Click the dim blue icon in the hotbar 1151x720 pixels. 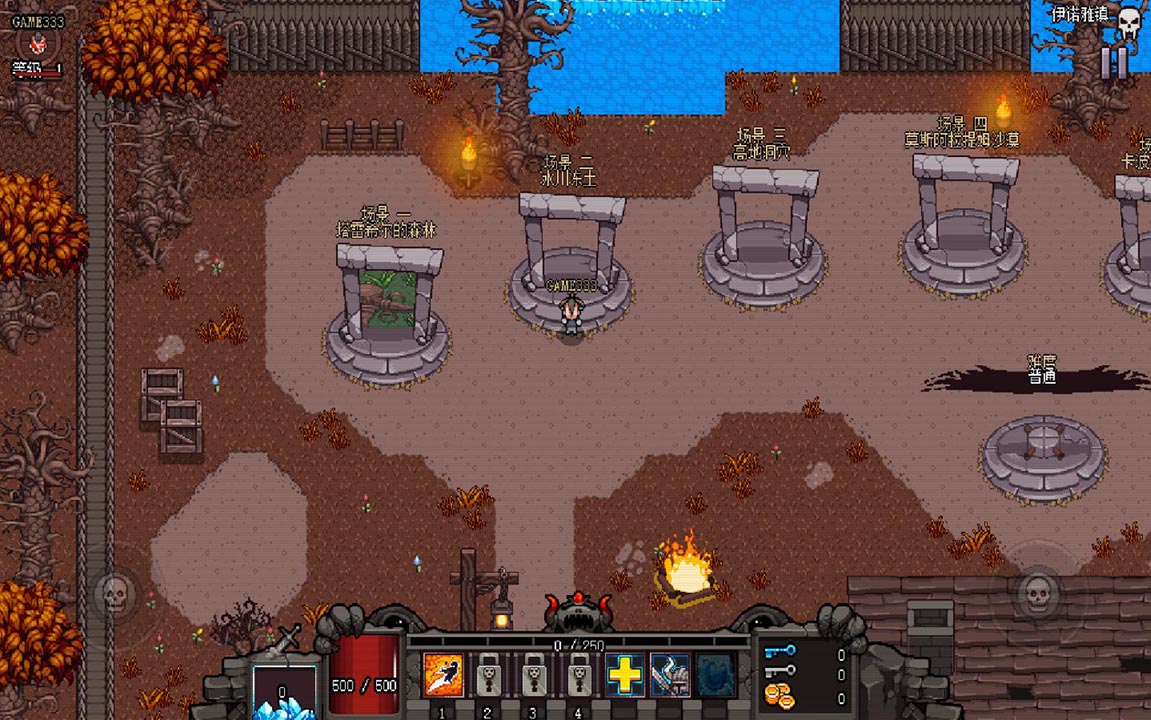715,675
